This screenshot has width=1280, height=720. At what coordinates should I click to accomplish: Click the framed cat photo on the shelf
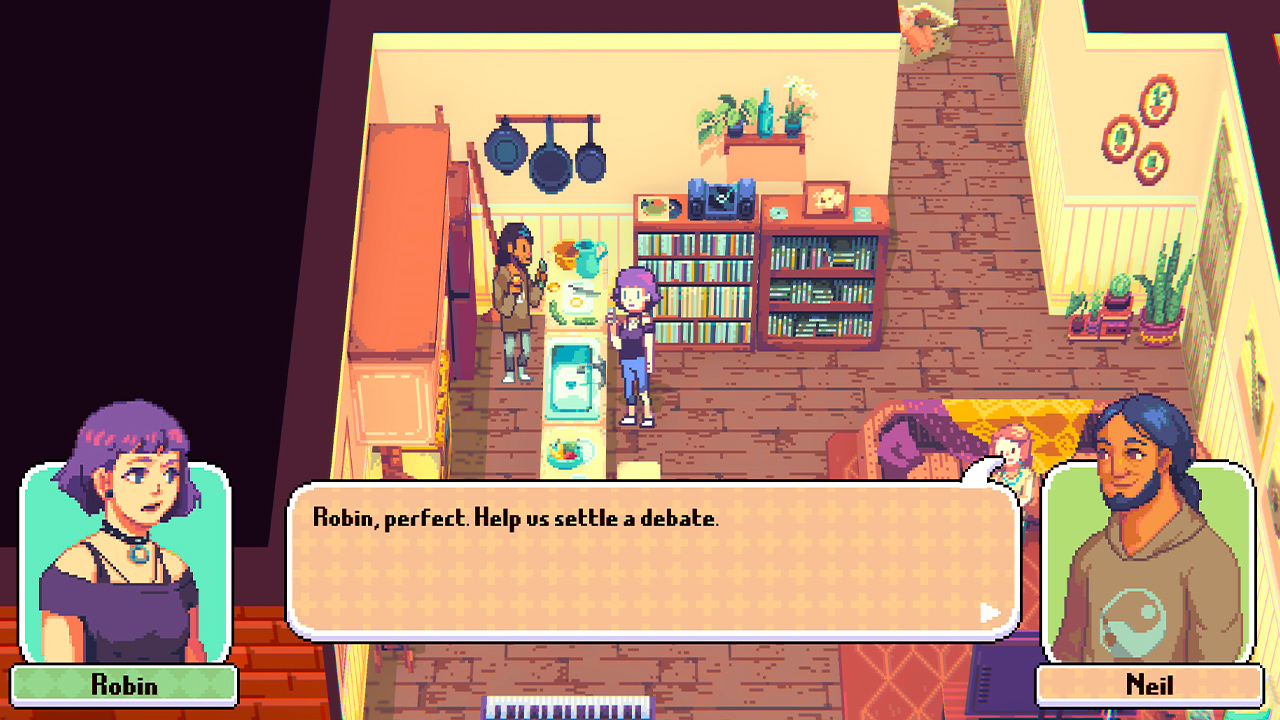(826, 200)
